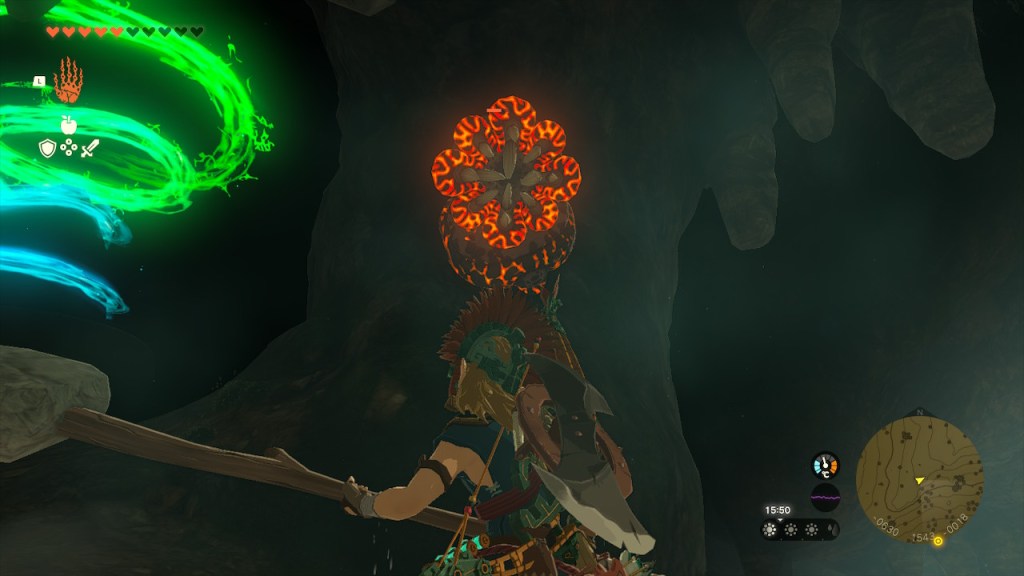Click the four-dot directional pad icon

coord(68,149)
